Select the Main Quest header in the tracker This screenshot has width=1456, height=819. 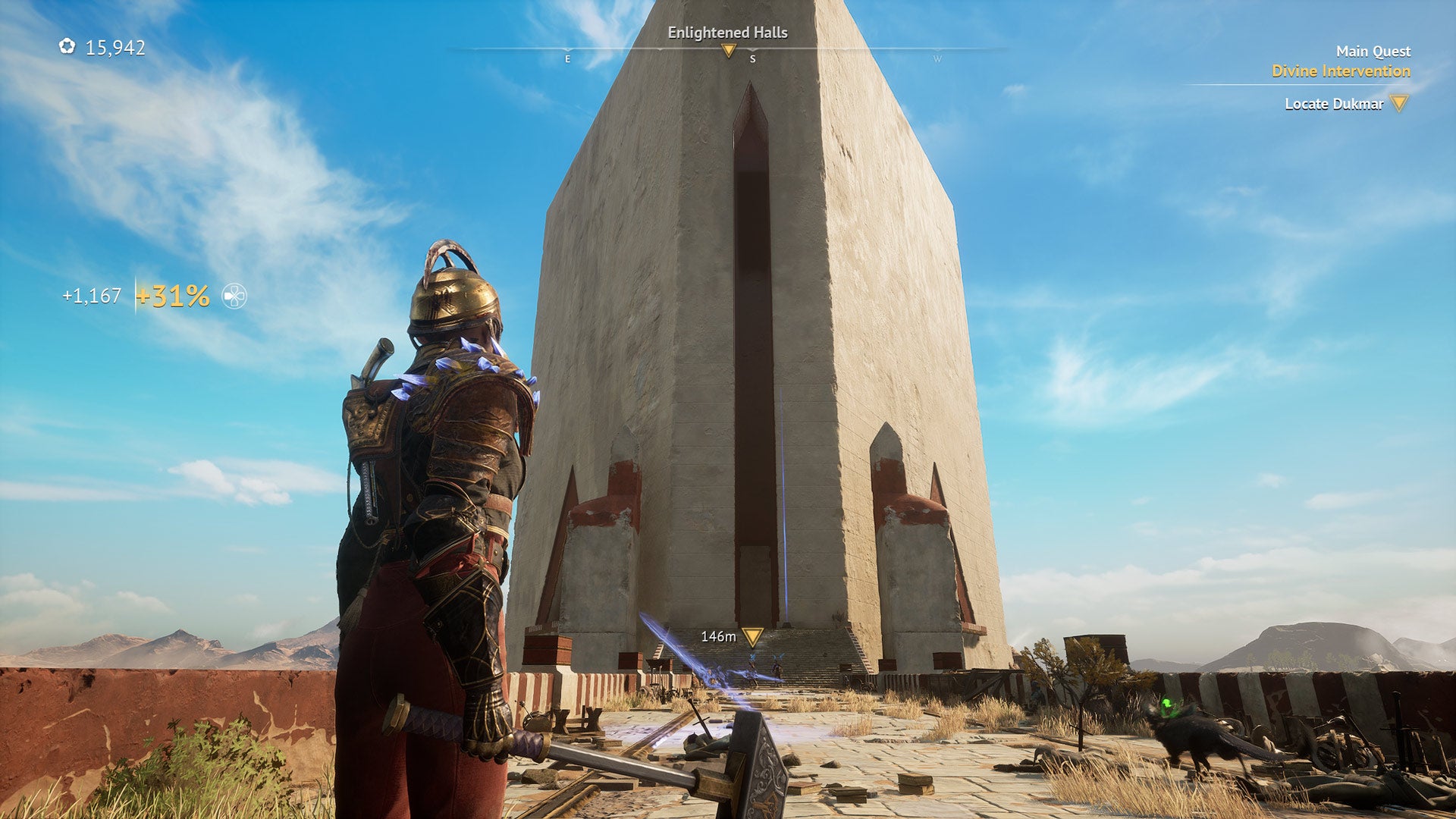pos(1373,52)
